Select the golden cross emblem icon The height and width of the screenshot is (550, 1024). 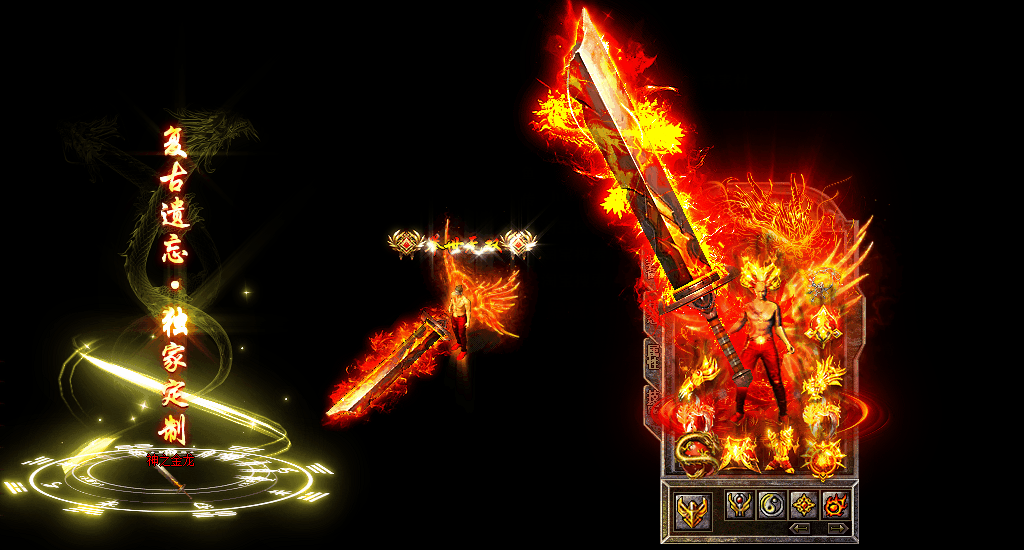(804, 504)
